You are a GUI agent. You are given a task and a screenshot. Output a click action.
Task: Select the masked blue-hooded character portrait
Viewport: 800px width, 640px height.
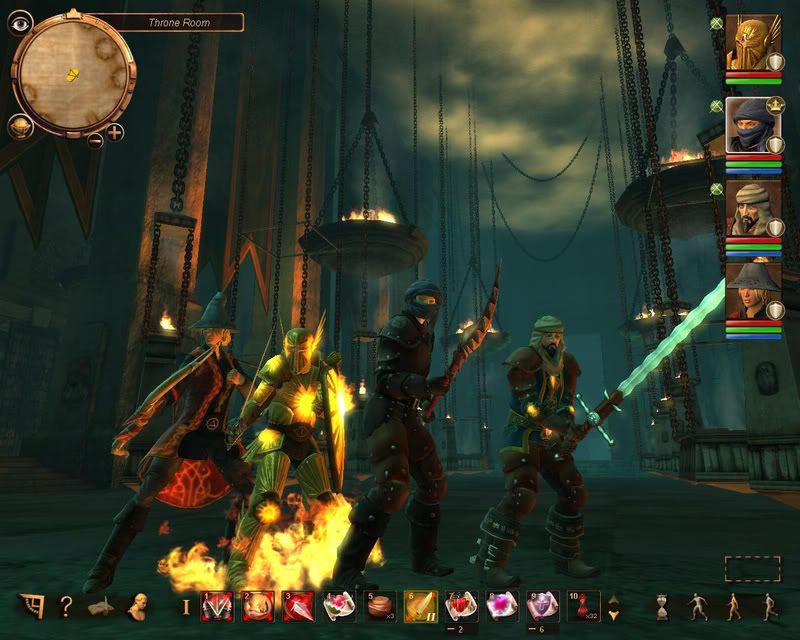click(753, 125)
